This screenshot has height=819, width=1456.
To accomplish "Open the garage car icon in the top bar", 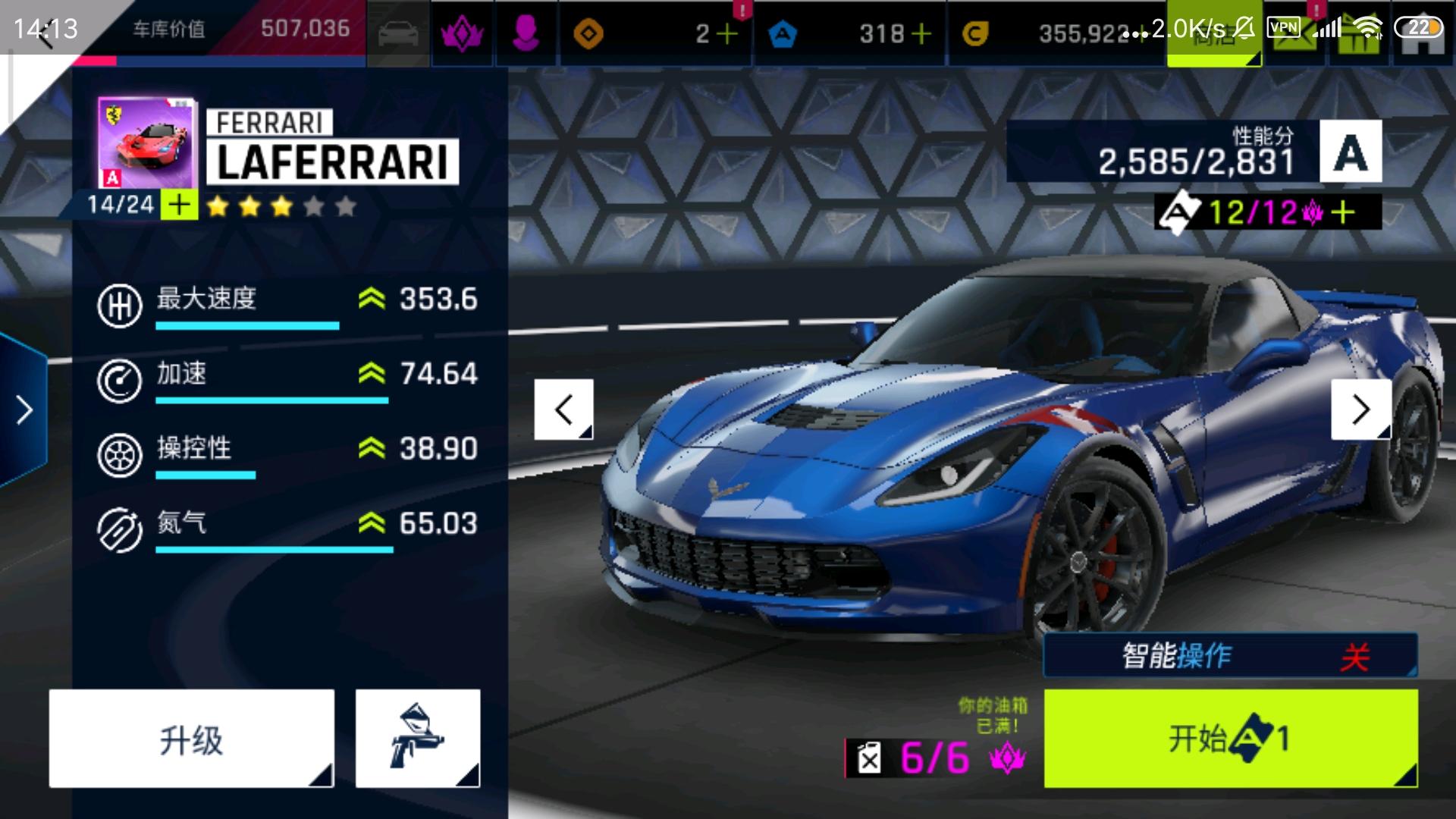I will pyautogui.click(x=398, y=34).
